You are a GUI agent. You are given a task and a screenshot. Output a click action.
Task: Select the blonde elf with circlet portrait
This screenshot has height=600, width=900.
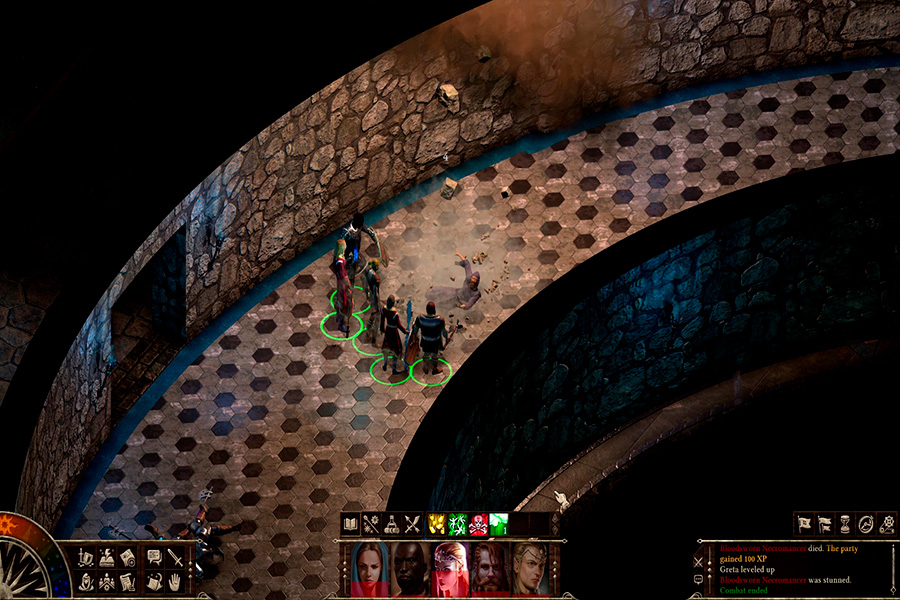pyautogui.click(x=529, y=567)
